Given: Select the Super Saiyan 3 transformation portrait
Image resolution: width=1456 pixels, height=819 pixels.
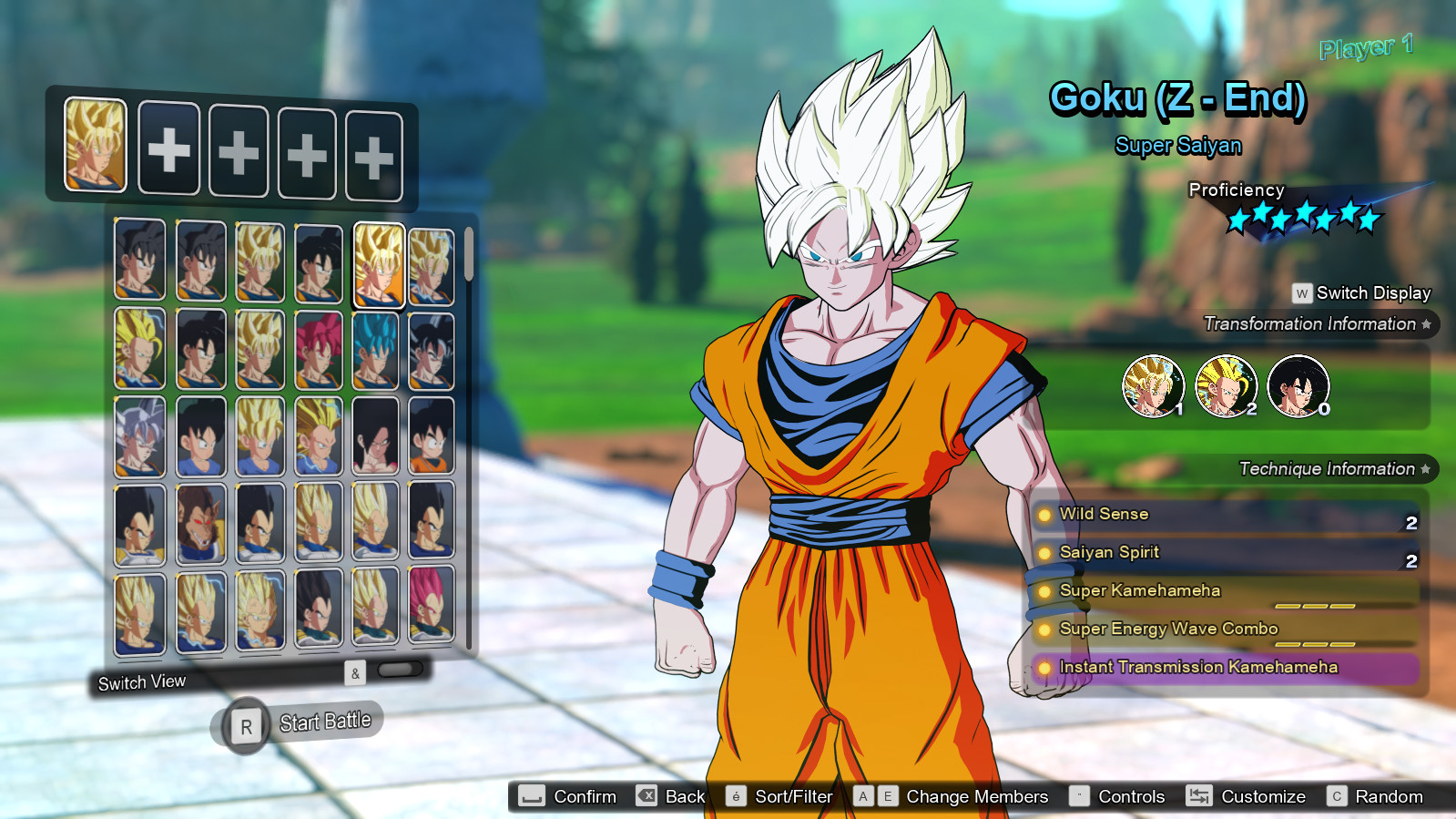Looking at the screenshot, I should pyautogui.click(x=1226, y=386).
